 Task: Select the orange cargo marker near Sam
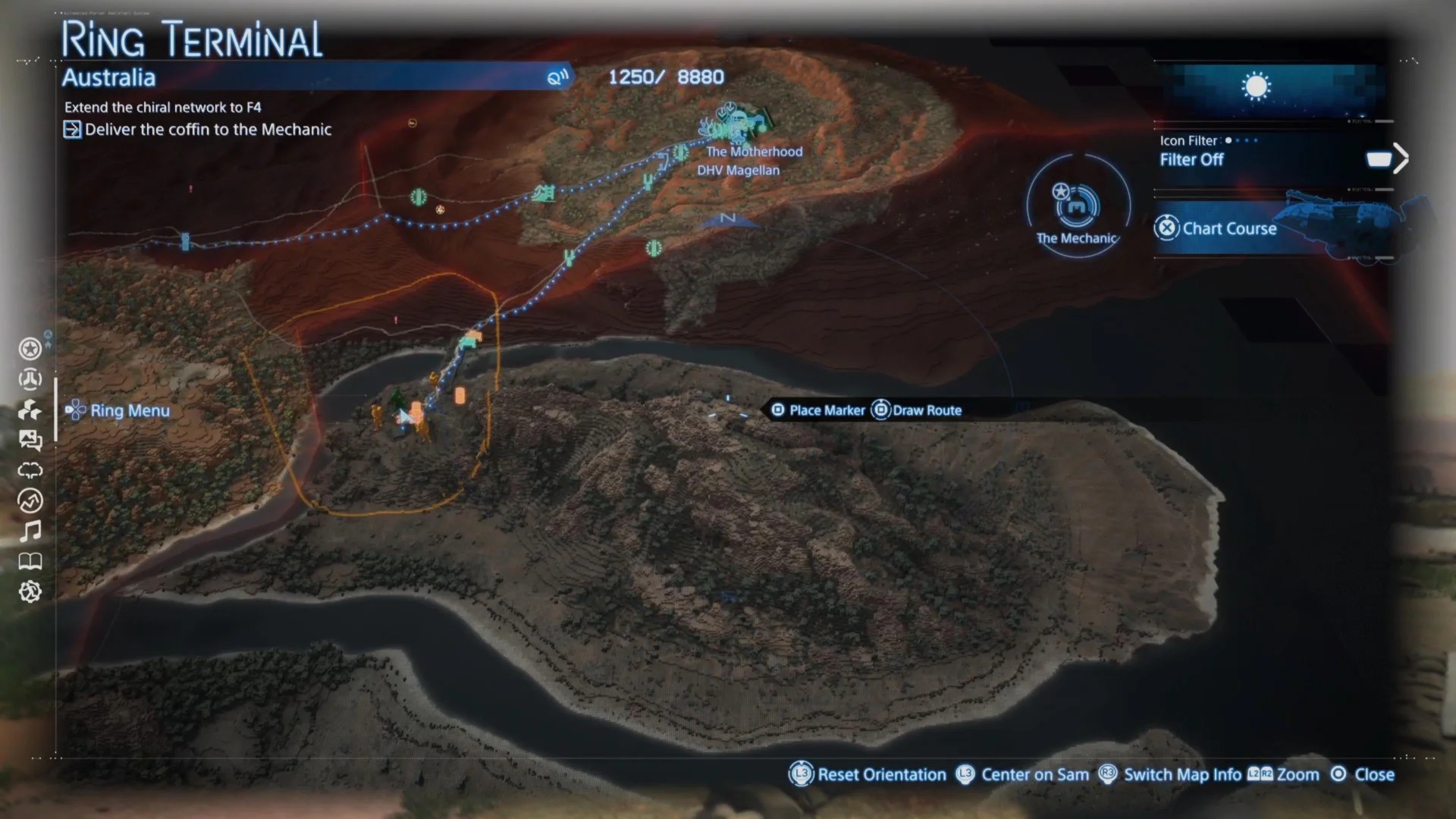[x=460, y=396]
